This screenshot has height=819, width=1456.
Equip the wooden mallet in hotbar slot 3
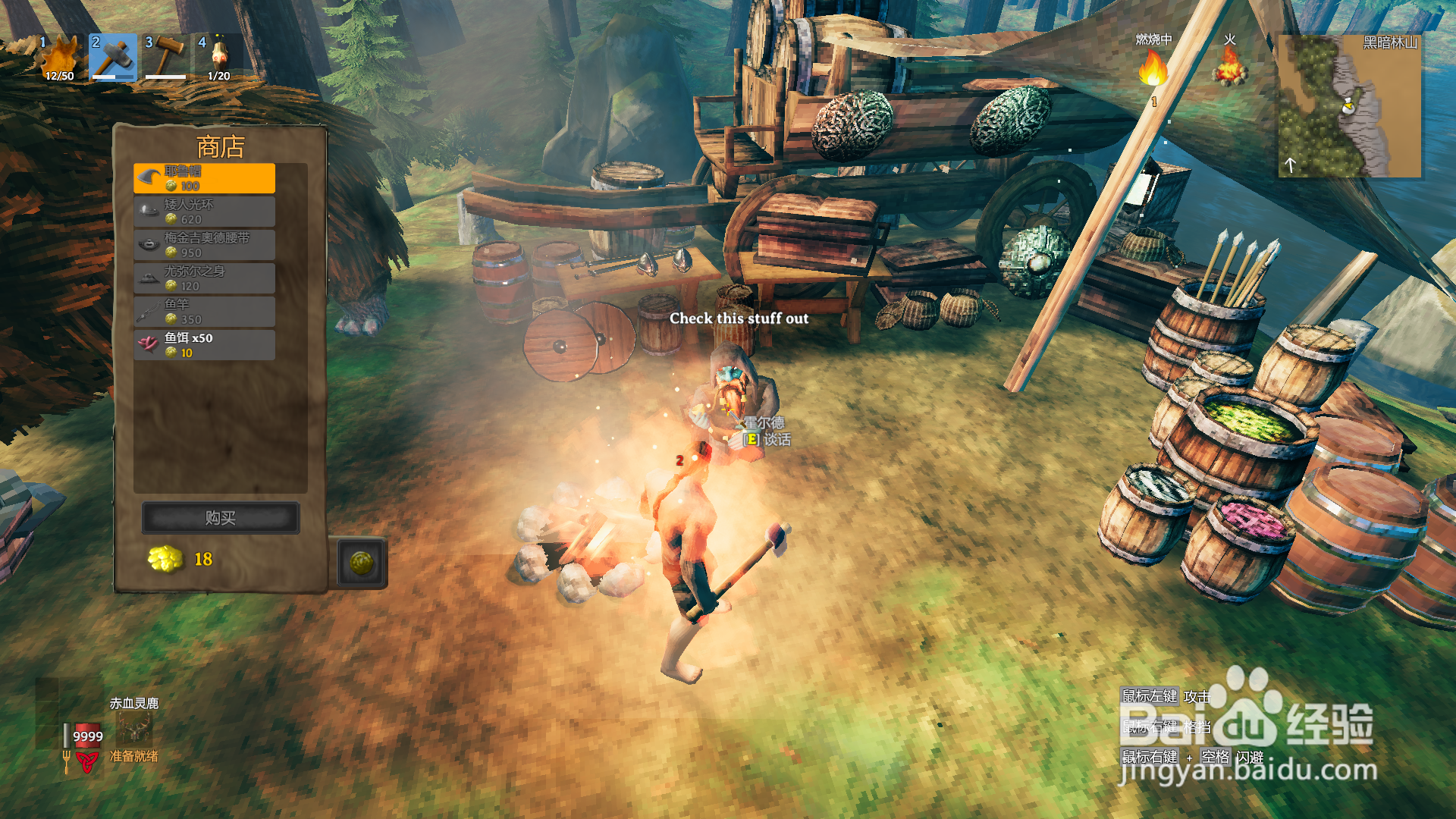click(166, 58)
